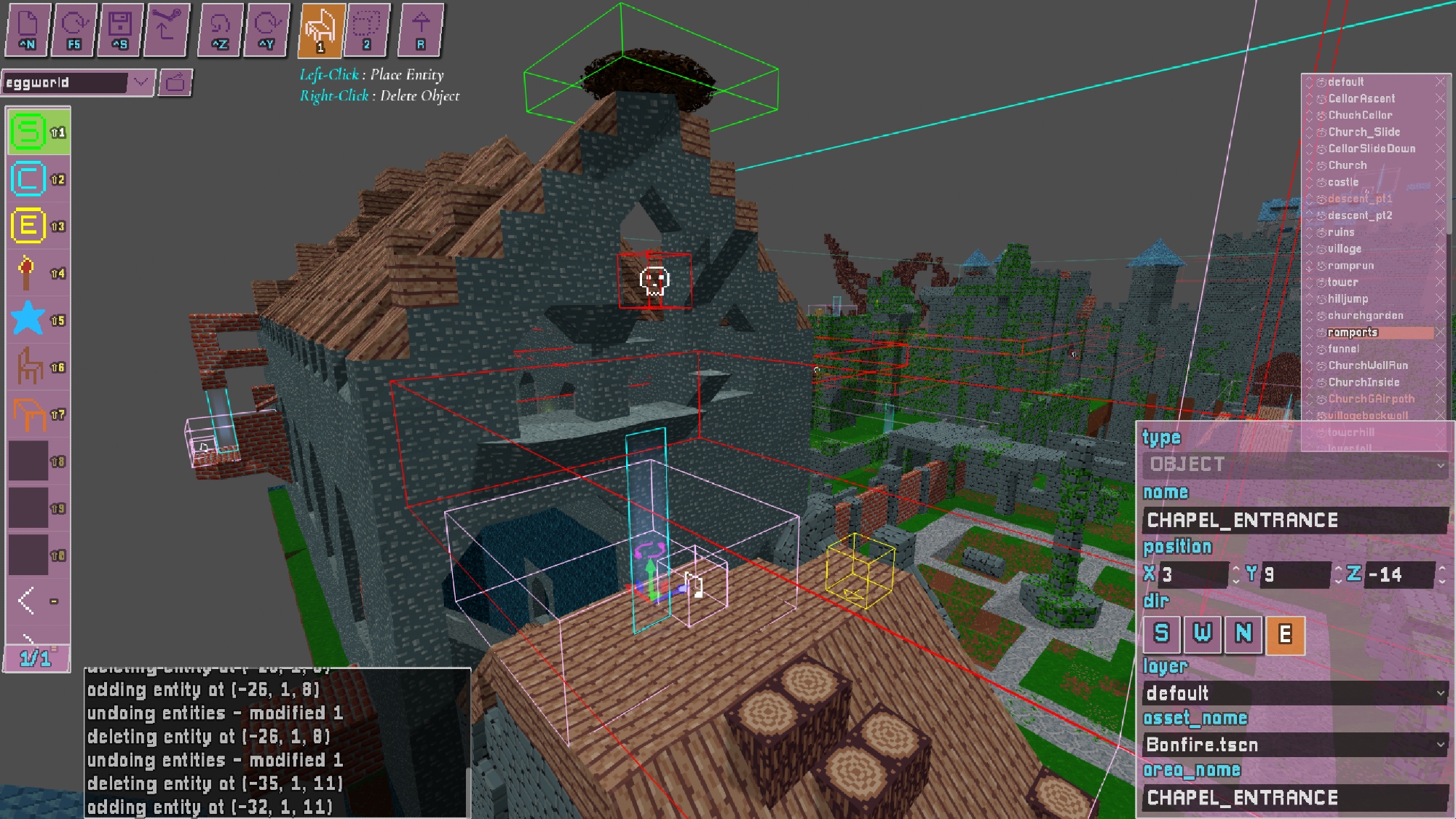Go to the previous palette page
Image resolution: width=1456 pixels, height=819 pixels.
[27, 601]
